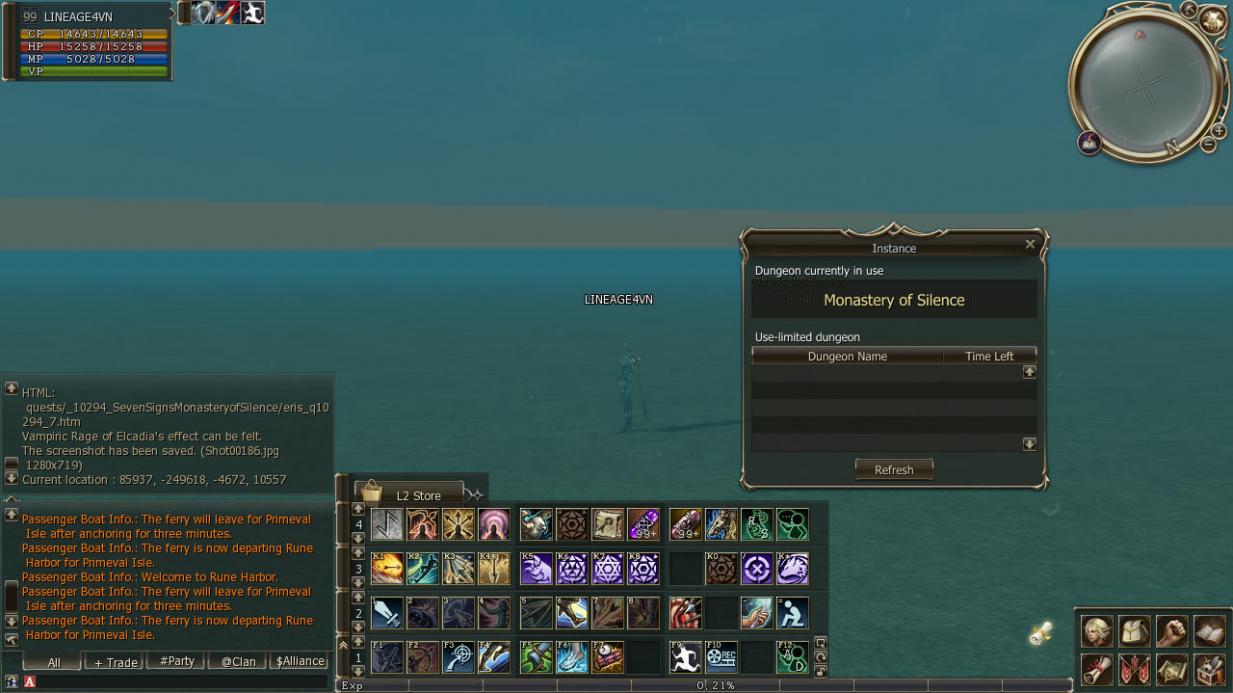
Task: Zoom in the minimap with plus button
Action: pos(1218,131)
